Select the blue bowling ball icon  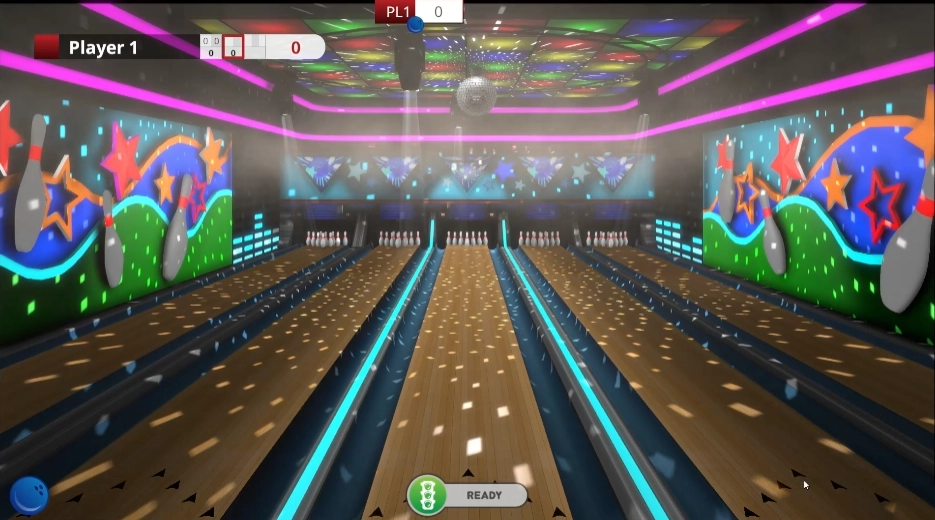pyautogui.click(x=29, y=496)
